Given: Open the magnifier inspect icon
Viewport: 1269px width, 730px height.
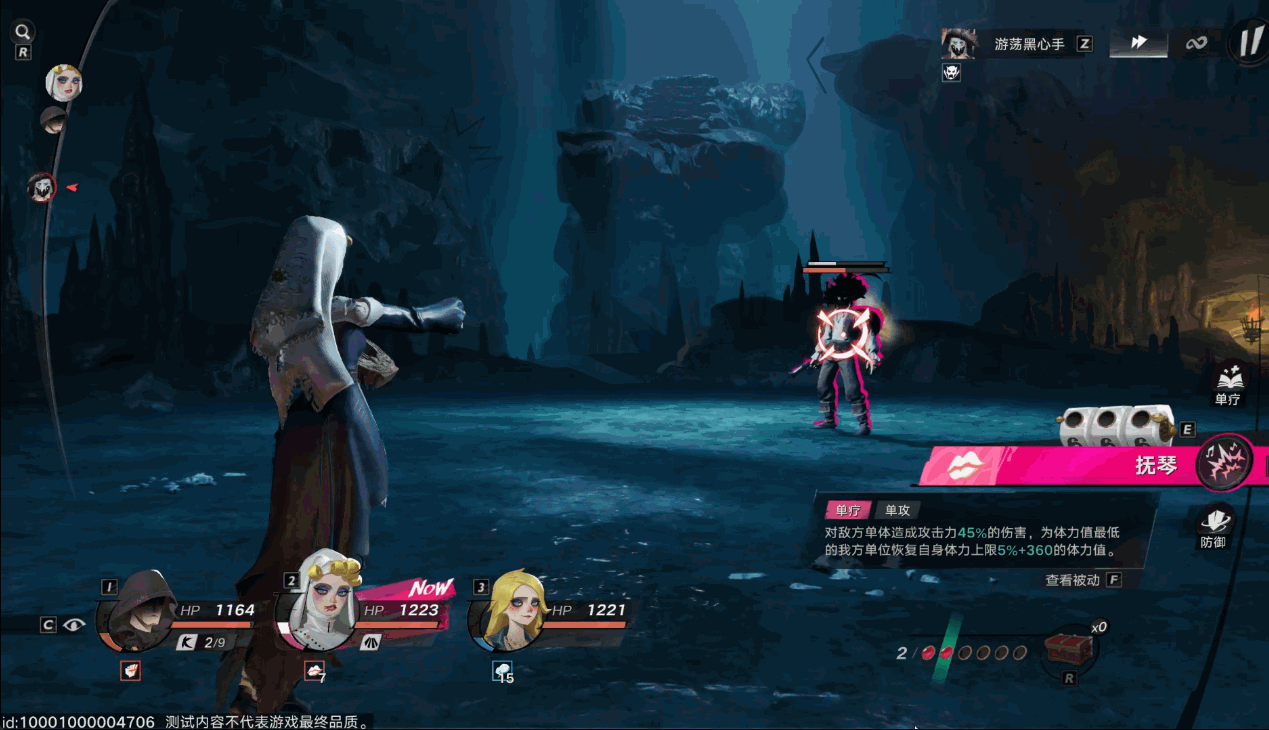Looking at the screenshot, I should coord(22,32).
